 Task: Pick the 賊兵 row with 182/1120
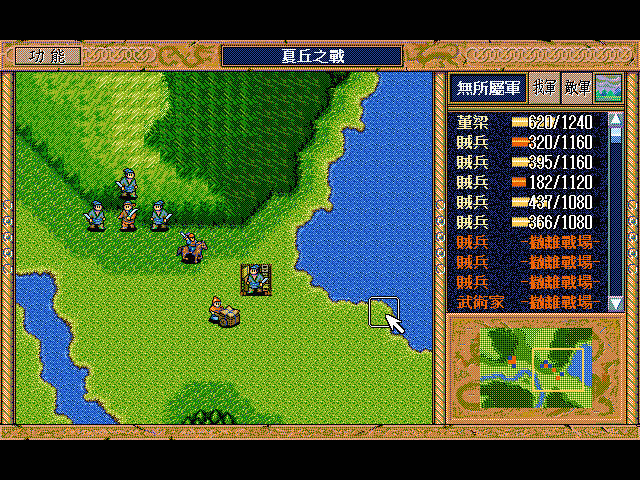524,182
